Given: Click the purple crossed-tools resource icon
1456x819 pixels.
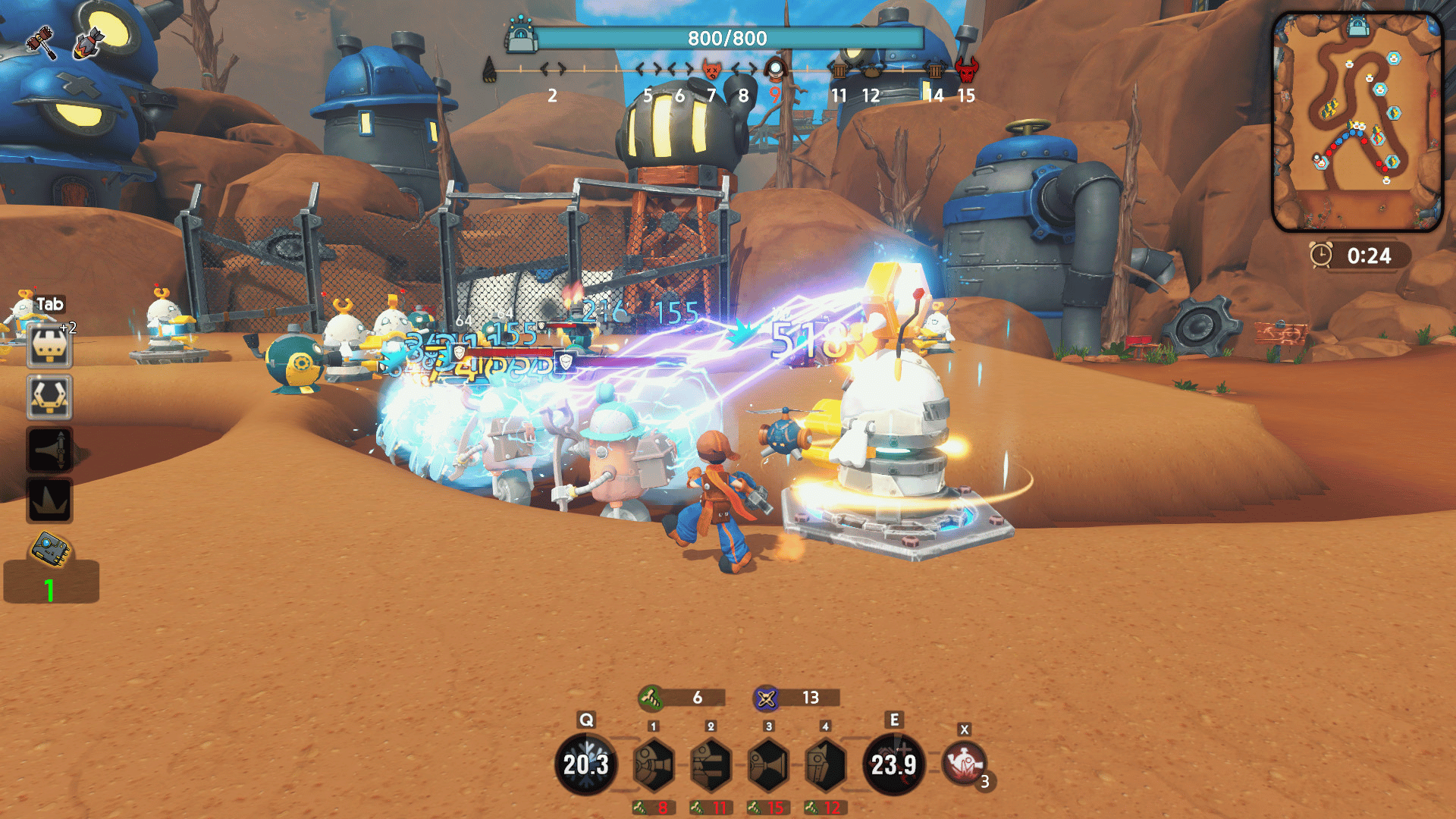Looking at the screenshot, I should [766, 698].
